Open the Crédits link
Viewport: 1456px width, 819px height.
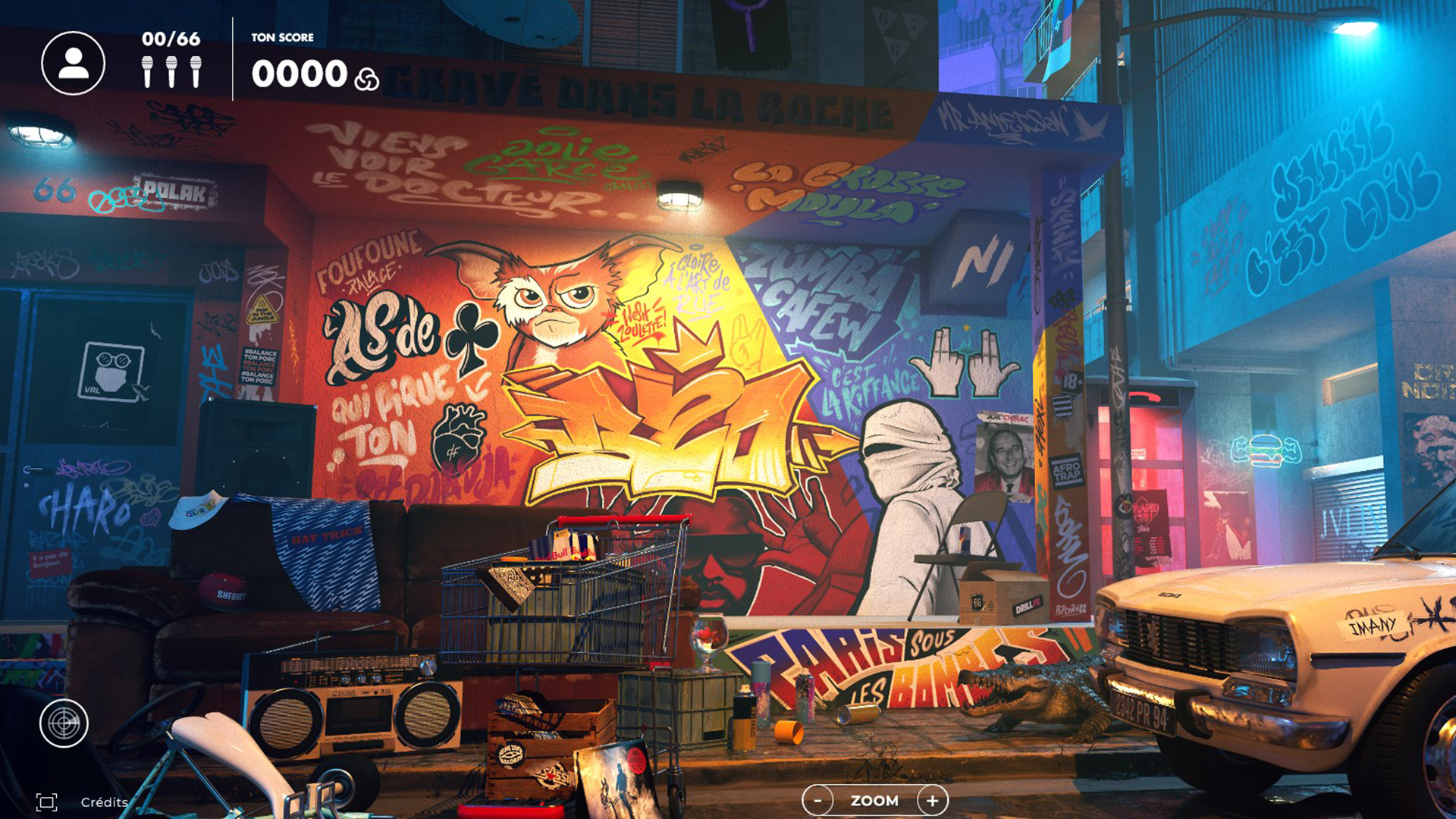[103, 800]
